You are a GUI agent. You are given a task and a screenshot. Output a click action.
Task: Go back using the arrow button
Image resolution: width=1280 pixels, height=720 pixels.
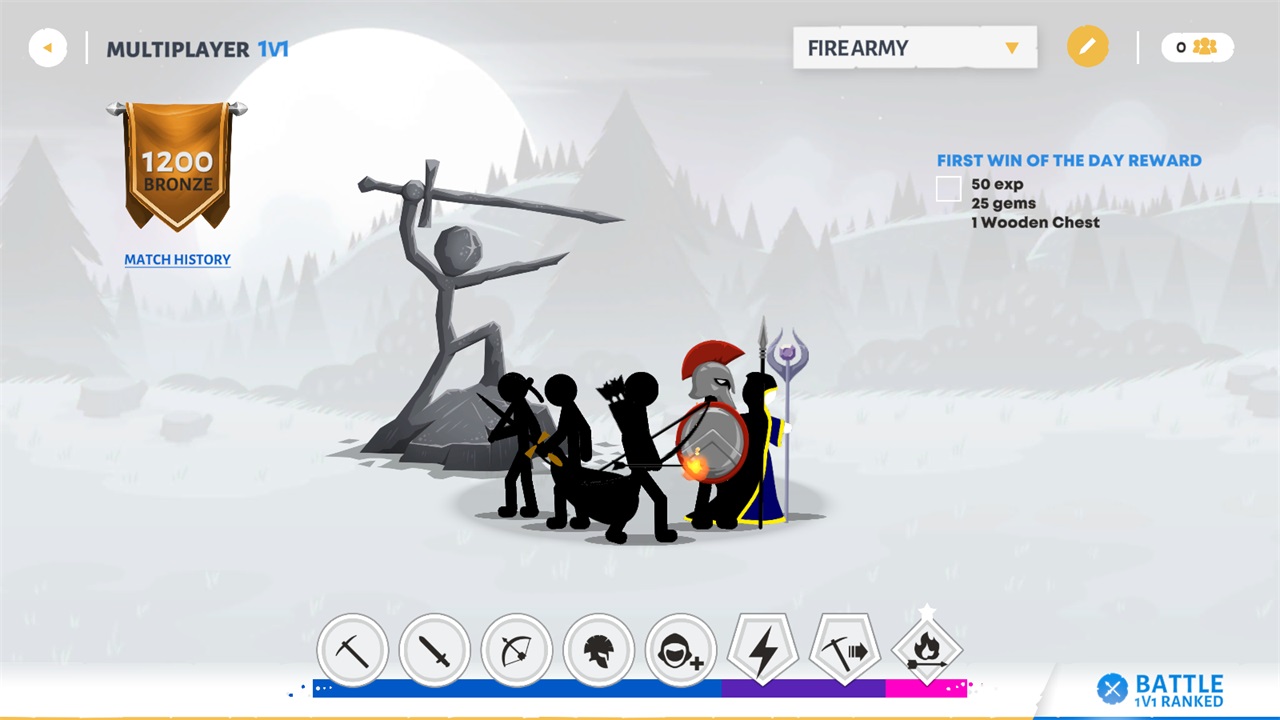point(48,48)
